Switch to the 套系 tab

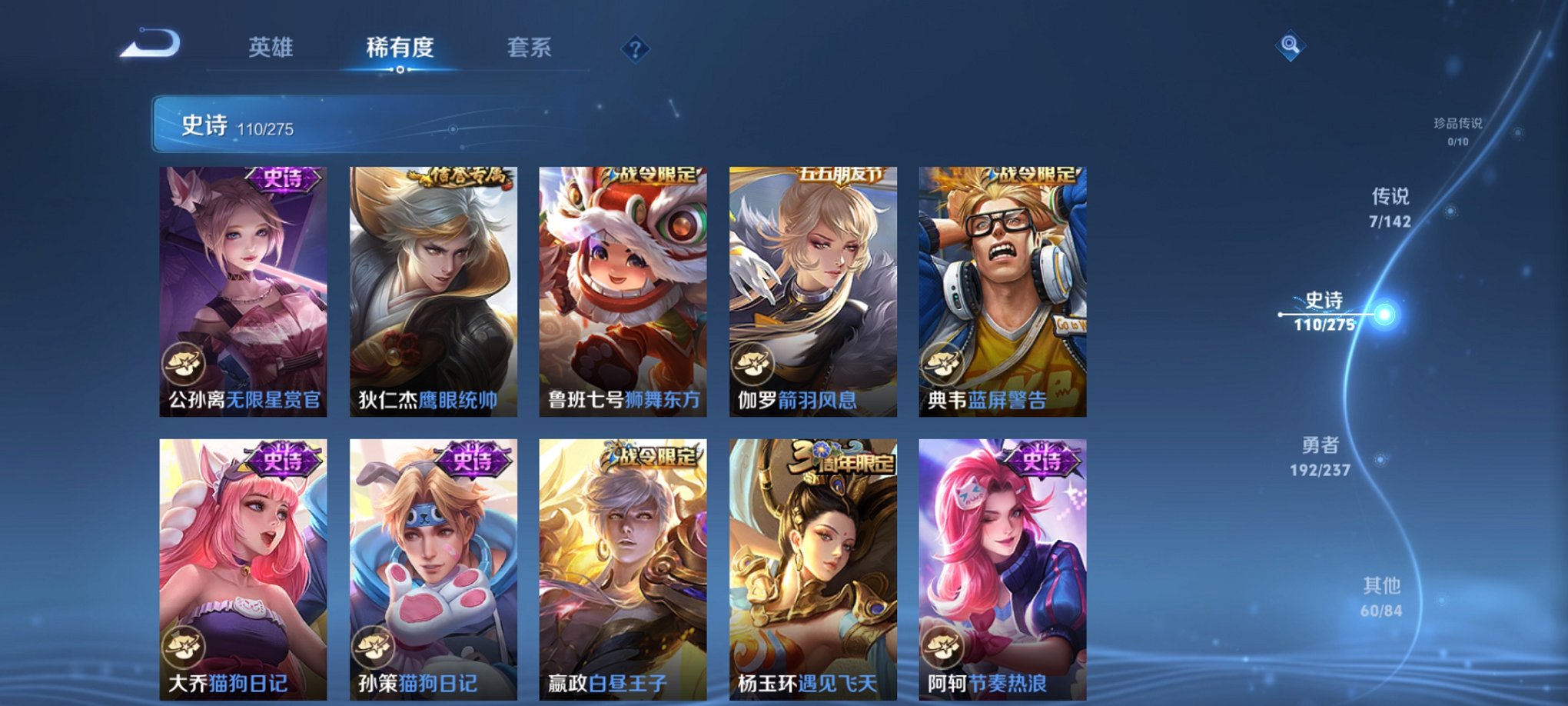coord(529,48)
